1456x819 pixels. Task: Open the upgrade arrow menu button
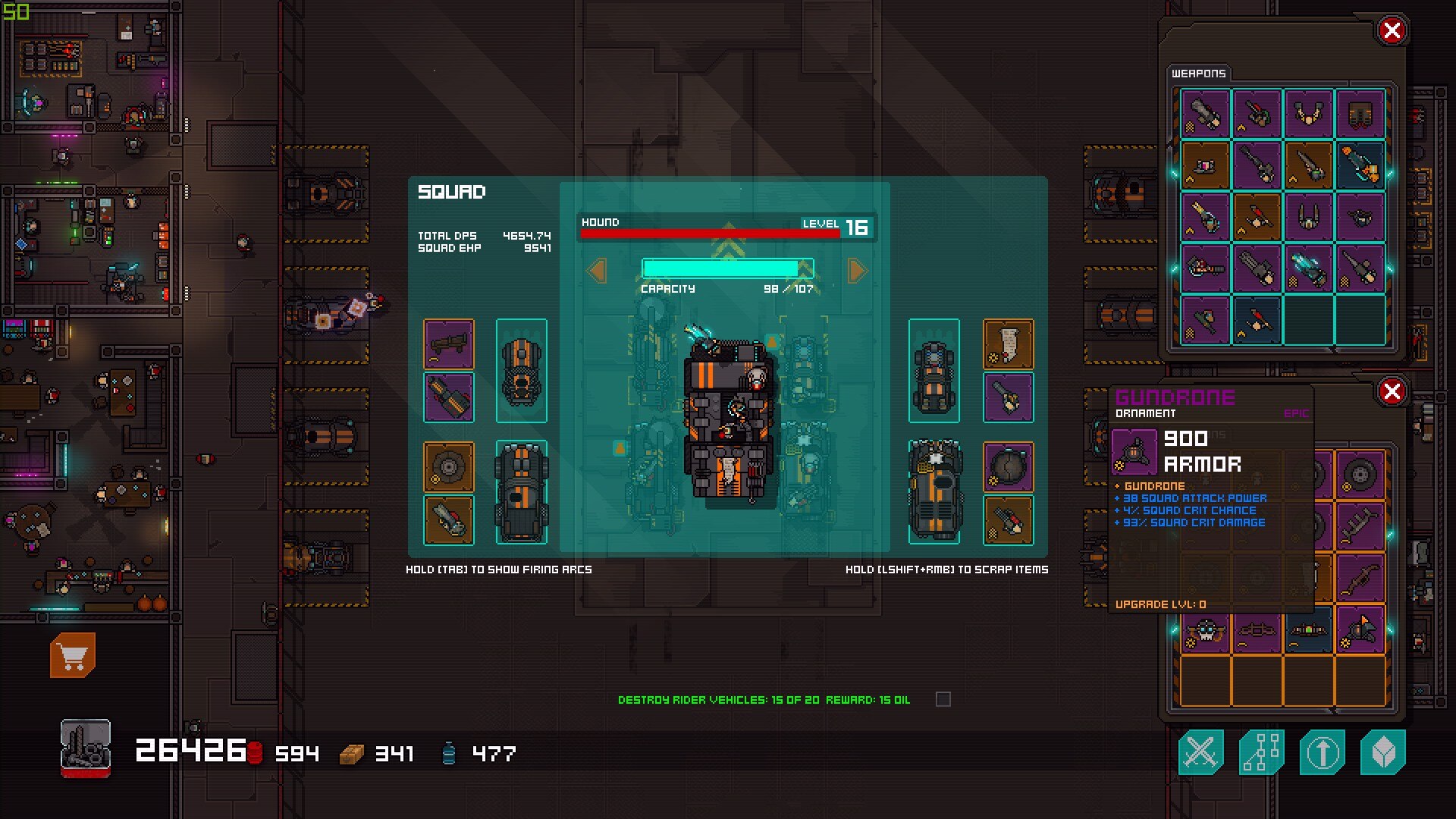pos(1322,752)
